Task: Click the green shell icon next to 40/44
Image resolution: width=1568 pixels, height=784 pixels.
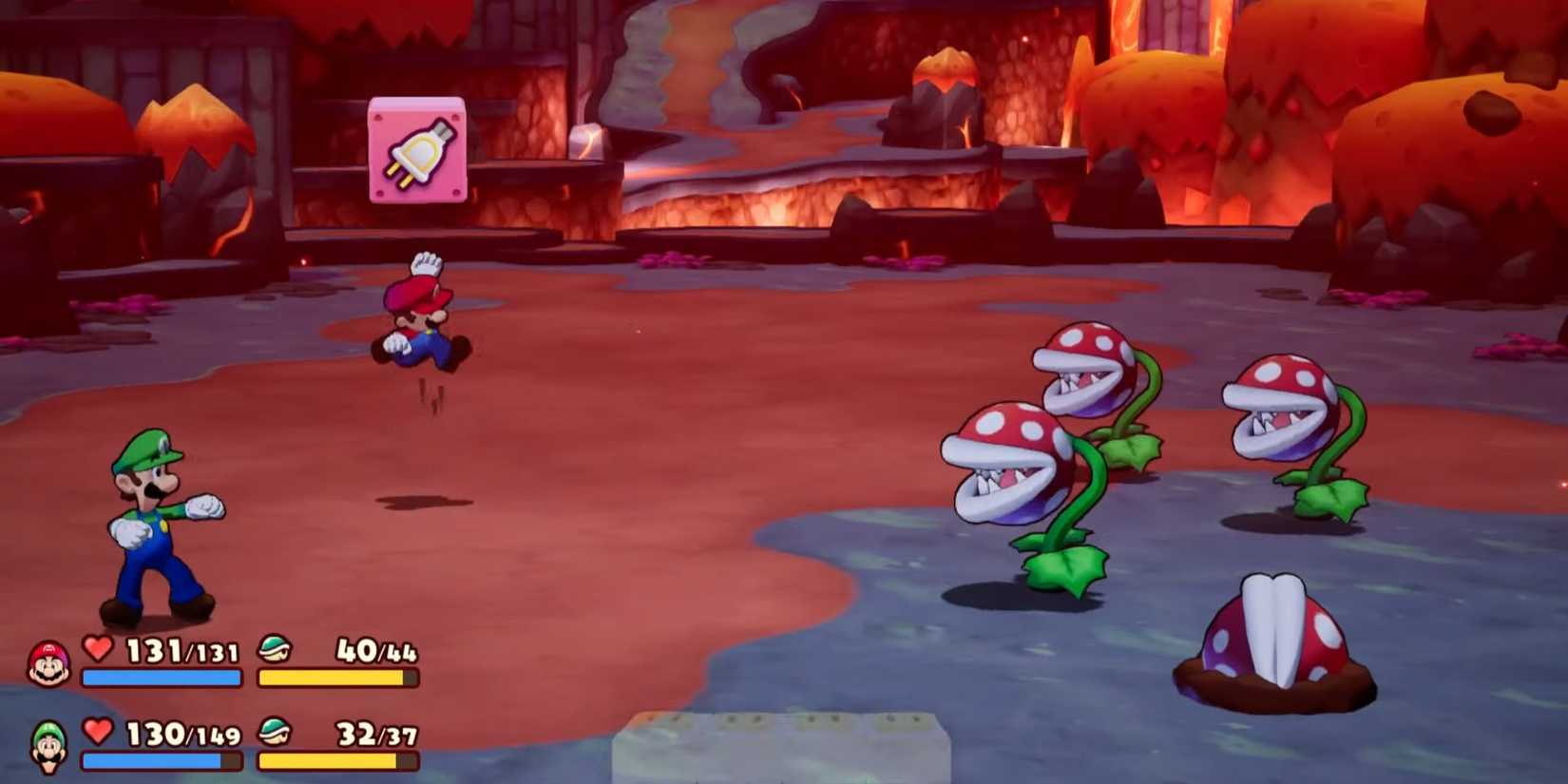Action: point(274,650)
